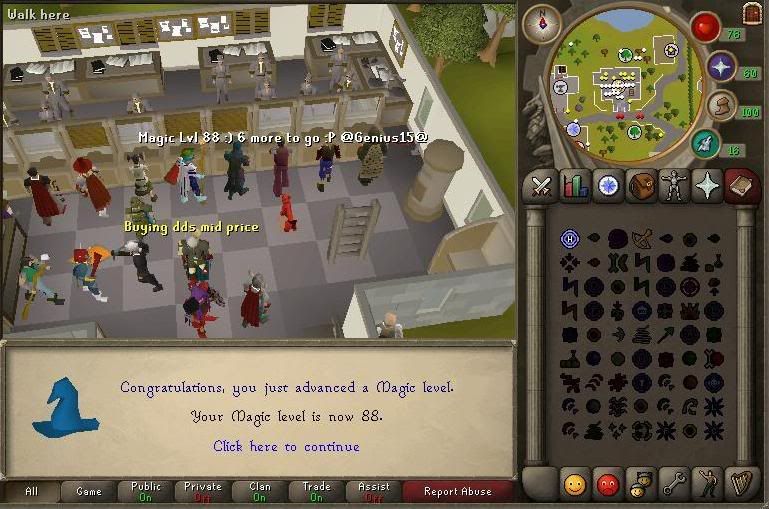Toggle the Assist chat setting
The image size is (769, 509).
tap(373, 491)
